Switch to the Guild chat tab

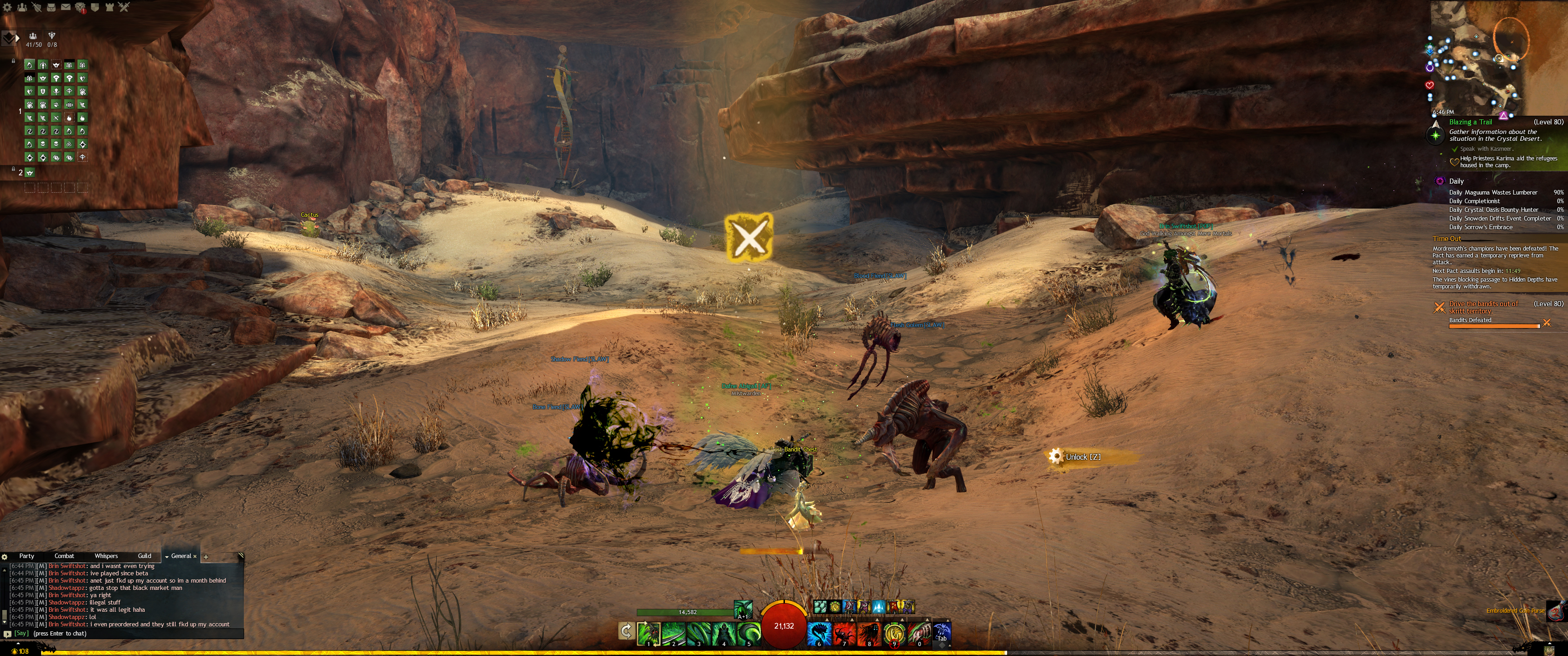(x=144, y=556)
